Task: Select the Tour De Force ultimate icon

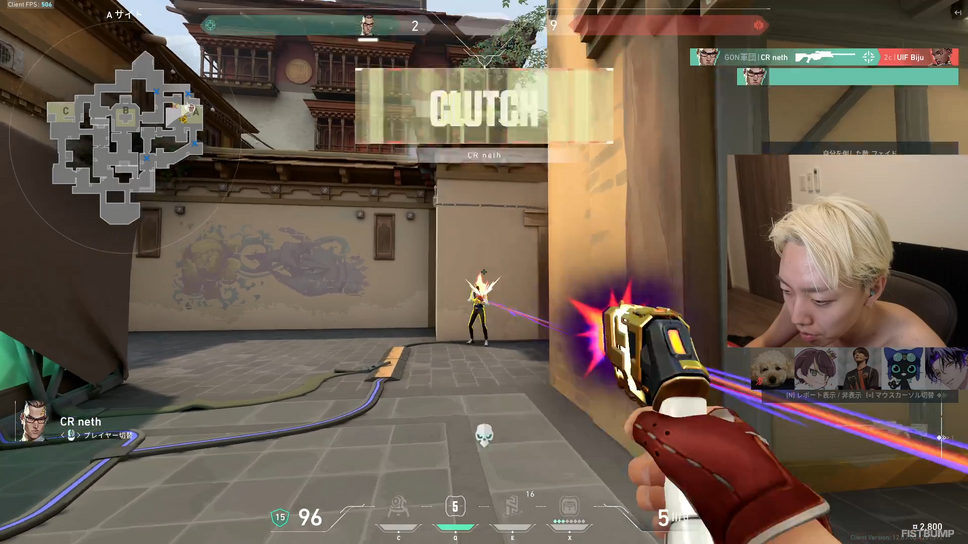Action: tap(569, 508)
